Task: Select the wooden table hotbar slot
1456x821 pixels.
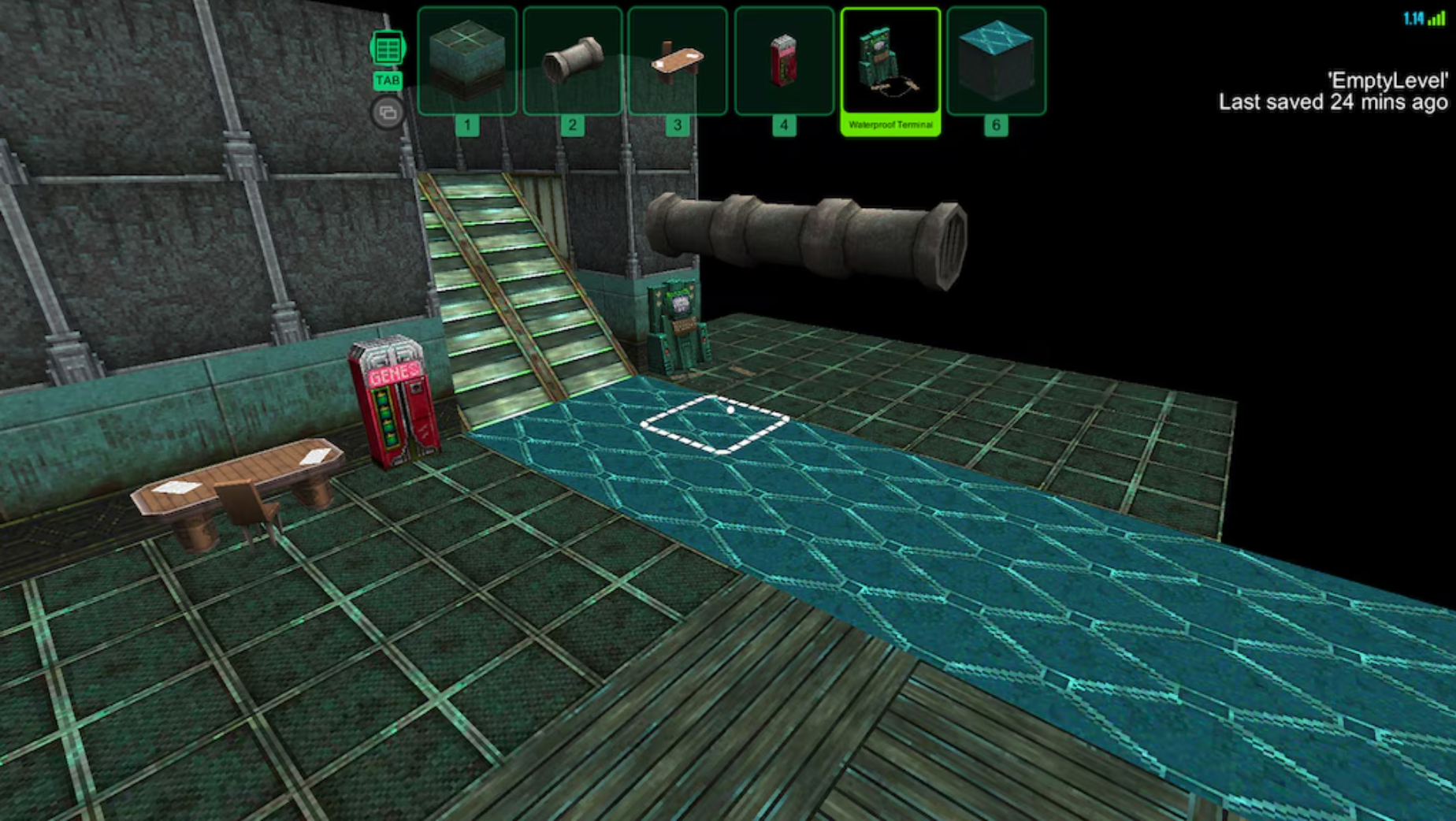Action: (x=678, y=61)
